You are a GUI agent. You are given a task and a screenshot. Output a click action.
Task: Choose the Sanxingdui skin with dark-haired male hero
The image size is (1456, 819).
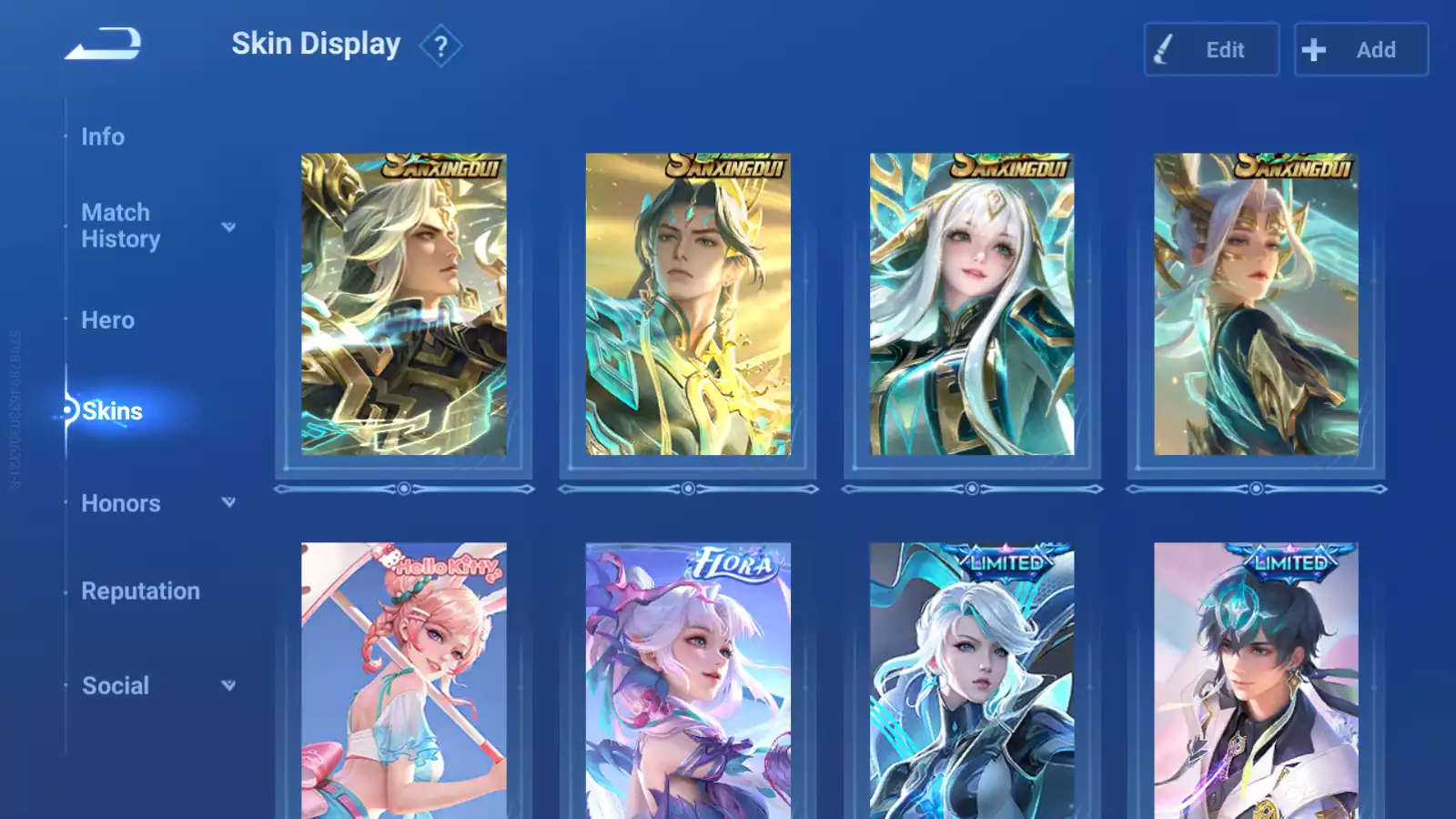[688, 304]
